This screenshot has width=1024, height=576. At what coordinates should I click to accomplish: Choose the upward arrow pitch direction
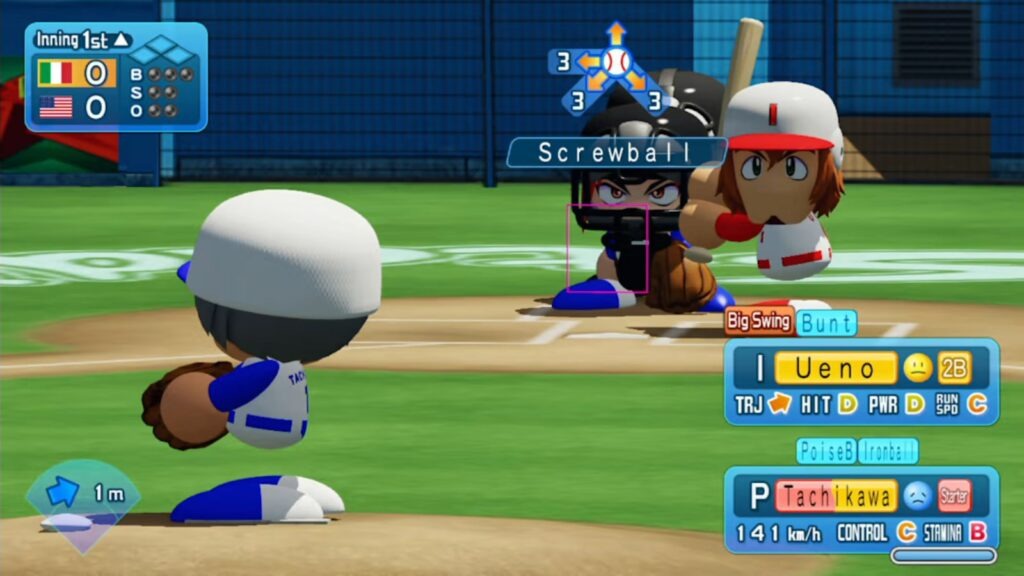616,32
